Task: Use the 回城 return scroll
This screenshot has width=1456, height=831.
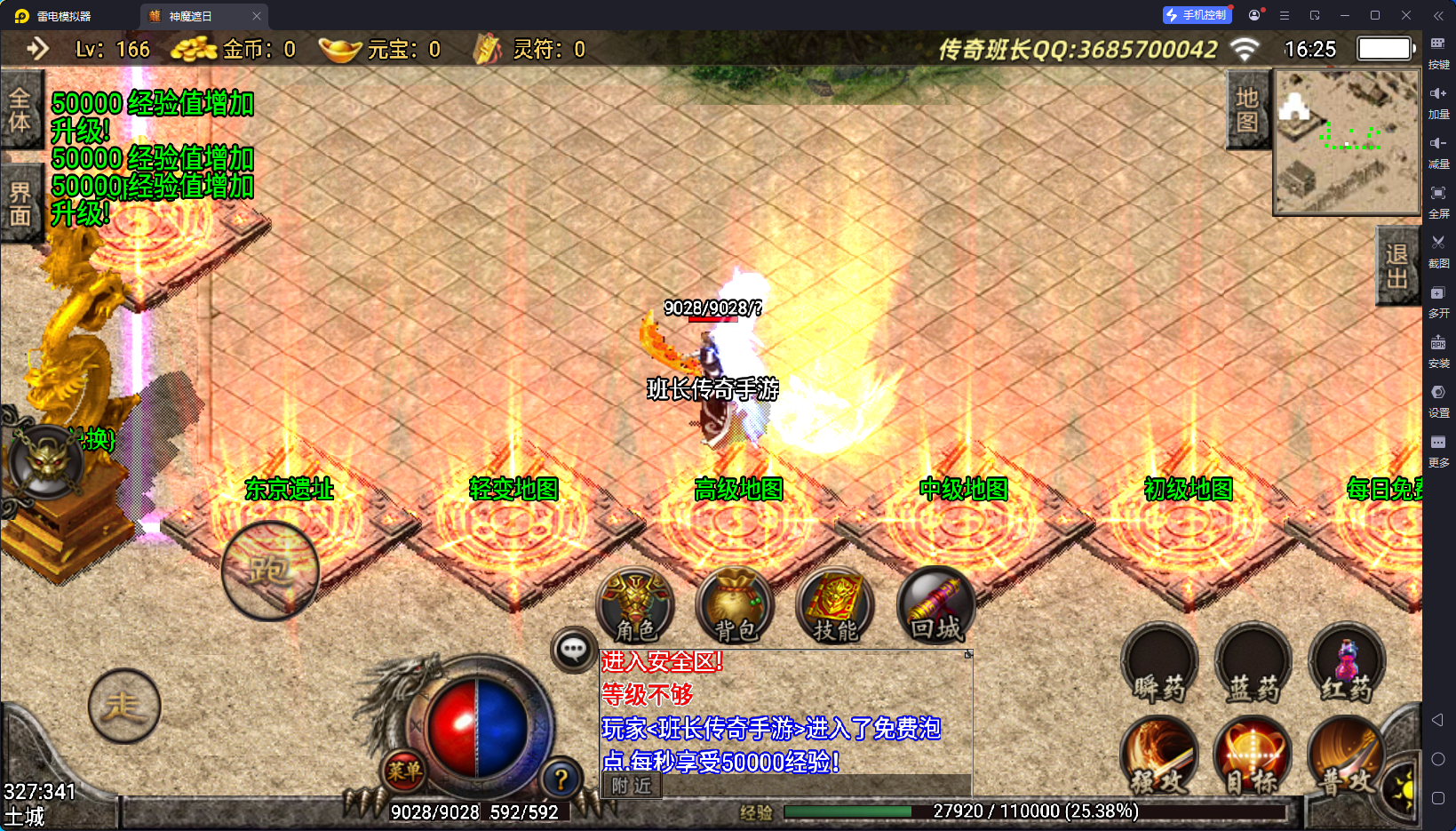Action: pyautogui.click(x=935, y=606)
